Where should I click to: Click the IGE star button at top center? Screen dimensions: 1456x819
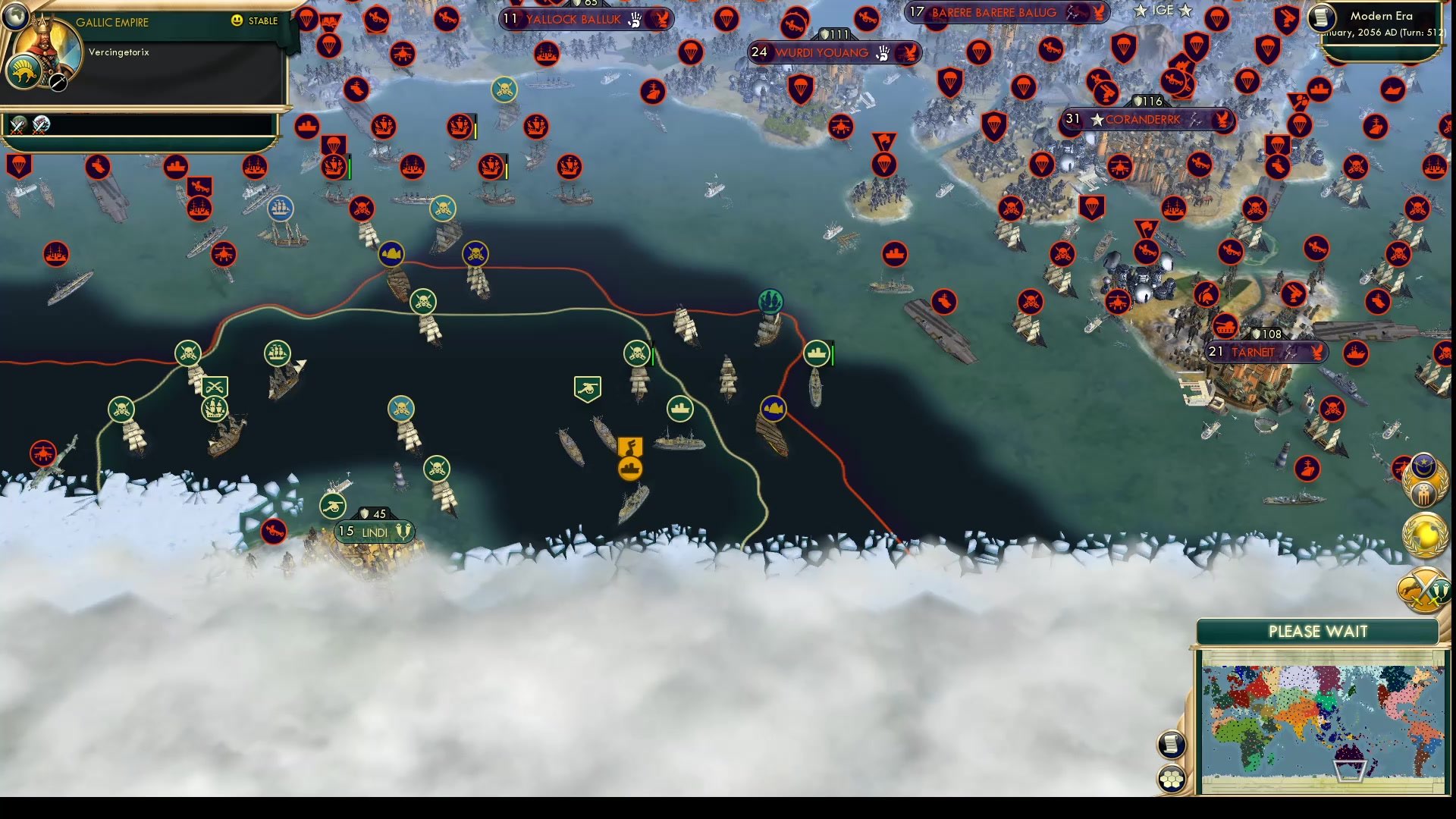tap(1161, 11)
